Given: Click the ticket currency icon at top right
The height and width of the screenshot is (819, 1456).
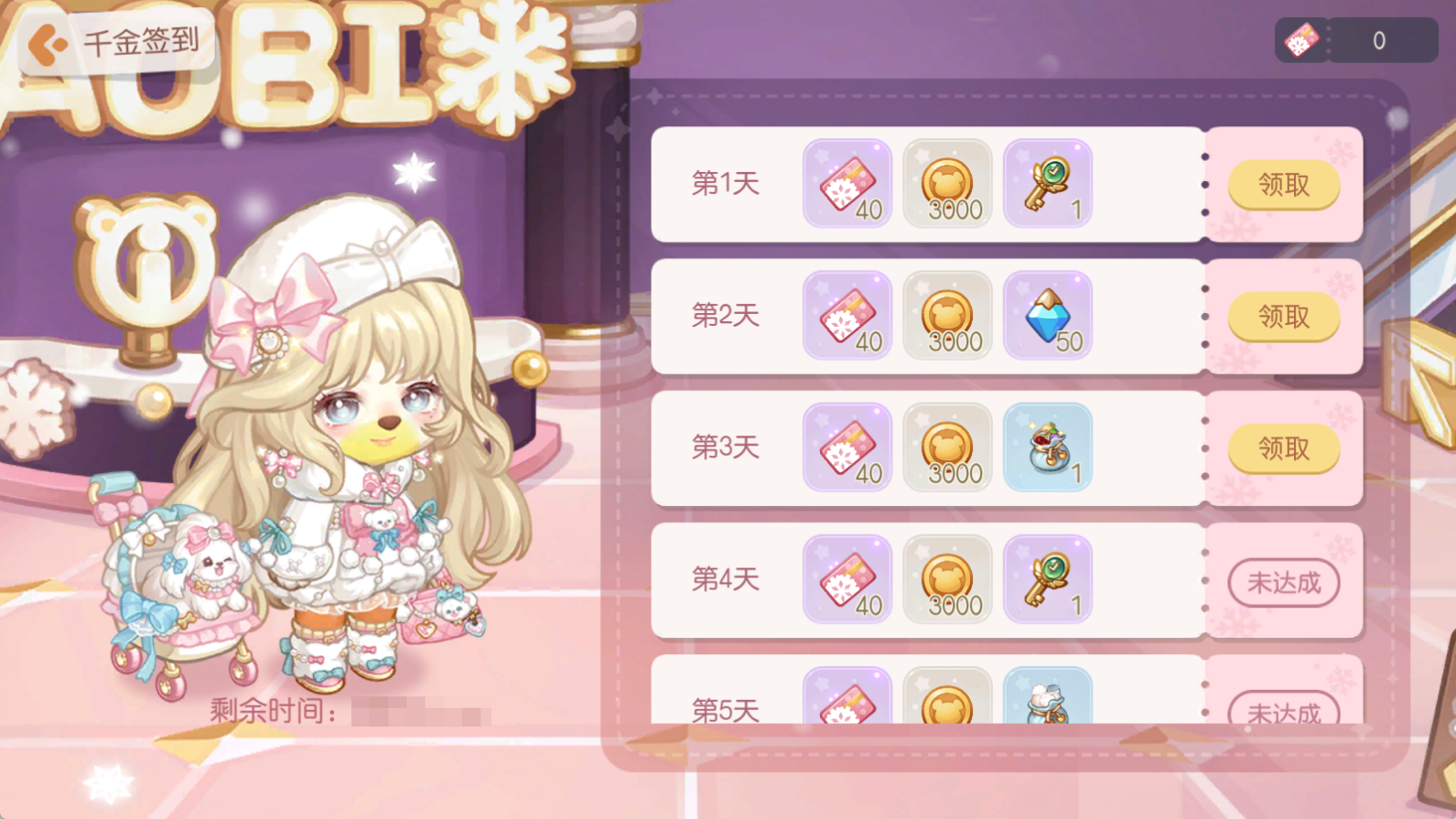Looking at the screenshot, I should tap(1302, 38).
